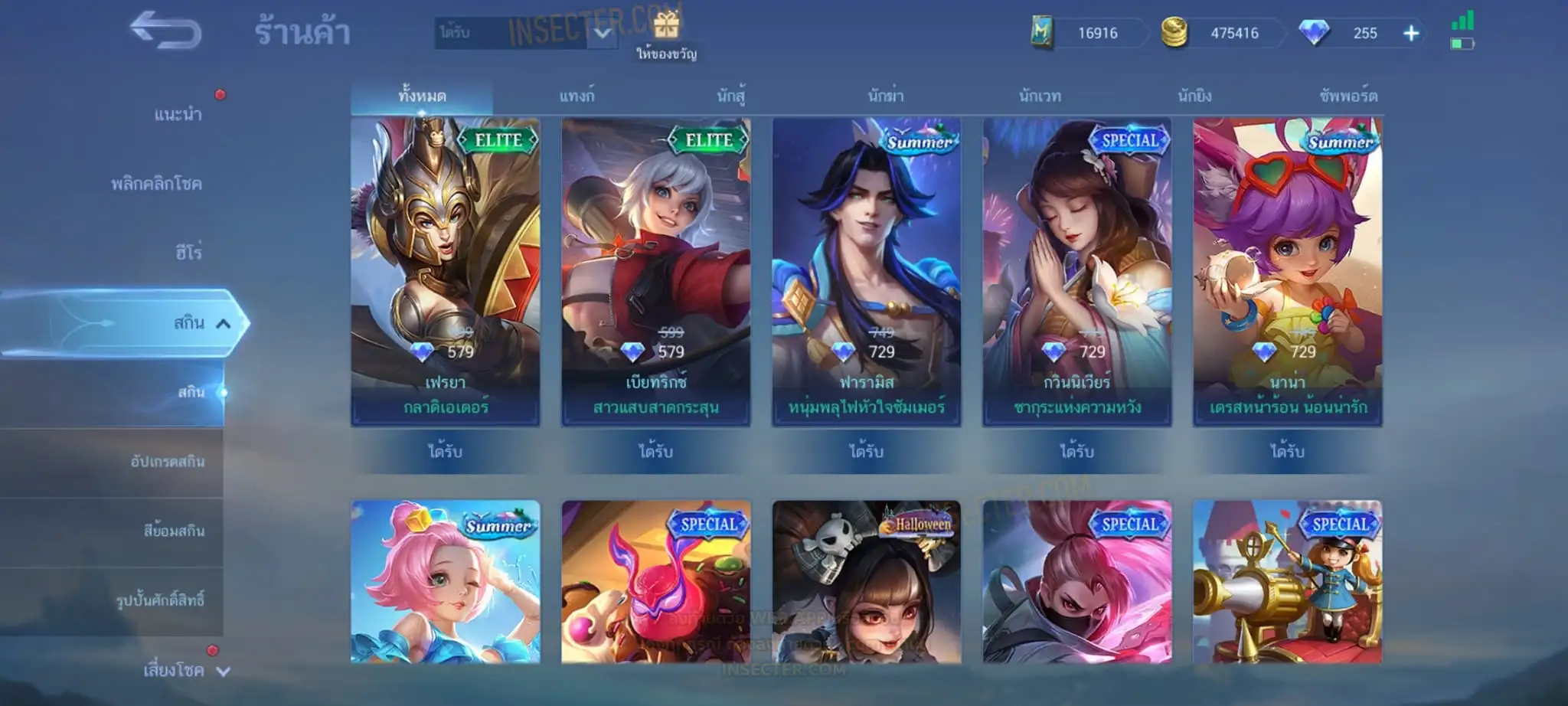Select the นักเวท tab
This screenshot has width=1568, height=706.
[x=1040, y=96]
